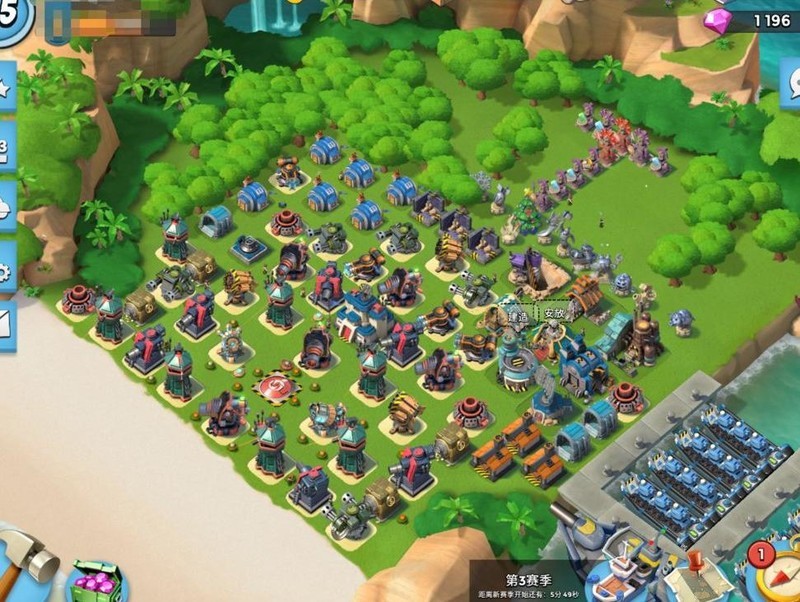800x602 pixels.
Task: Open the achievements star button
Action: [x=5, y=90]
